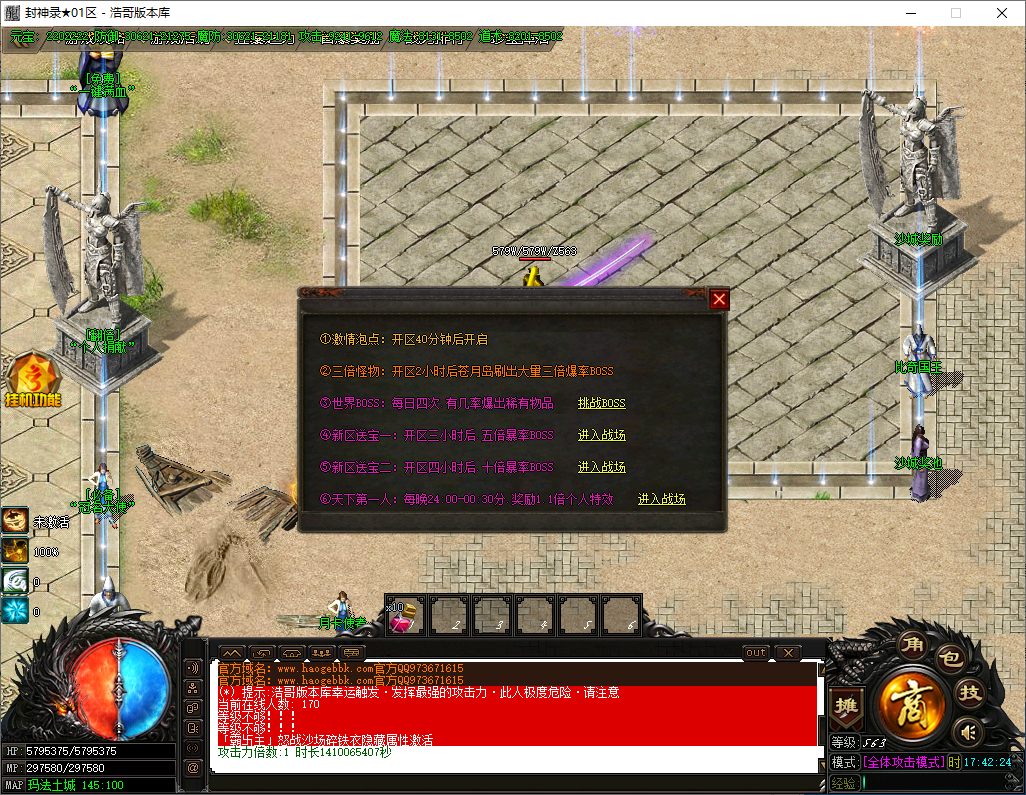The image size is (1026, 795).
Task: Open the 摊 stall button
Action: coord(845,703)
